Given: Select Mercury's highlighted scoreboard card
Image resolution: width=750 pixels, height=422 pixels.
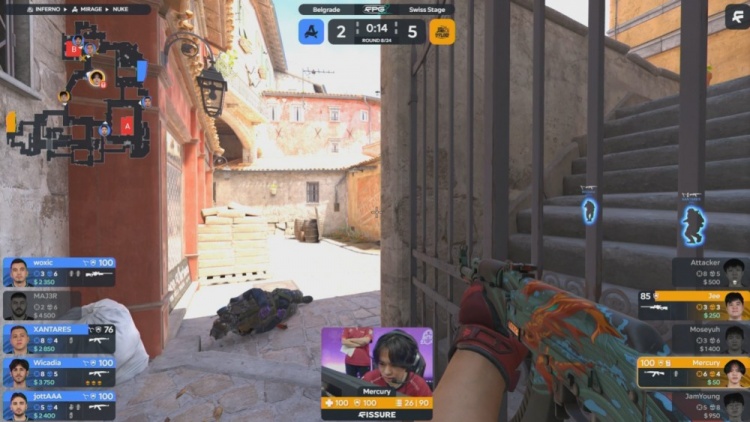Looking at the screenshot, I should (x=693, y=371).
